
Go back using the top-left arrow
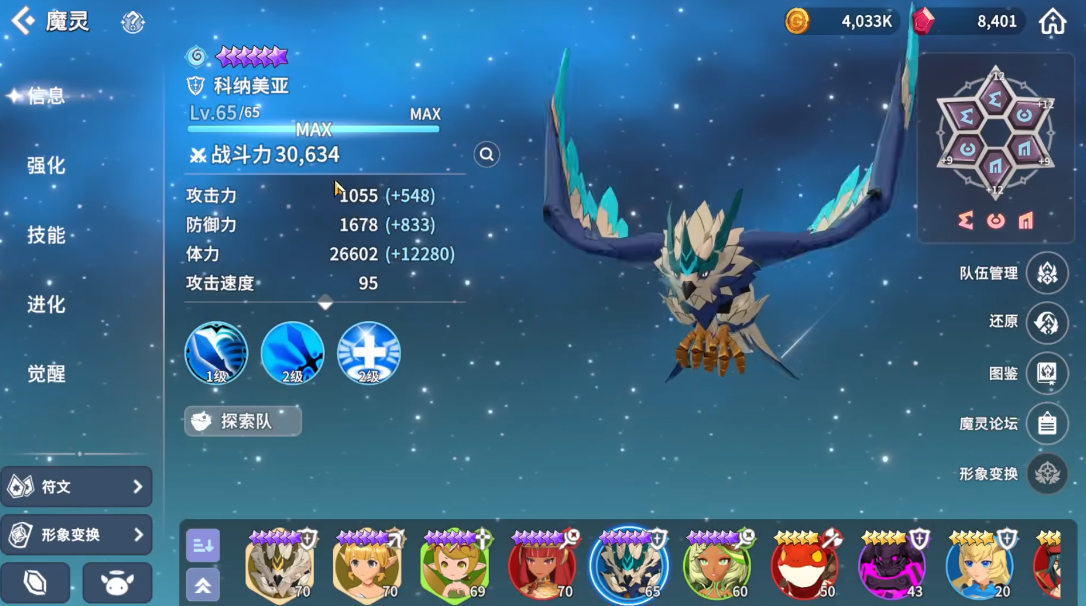[x=22, y=20]
